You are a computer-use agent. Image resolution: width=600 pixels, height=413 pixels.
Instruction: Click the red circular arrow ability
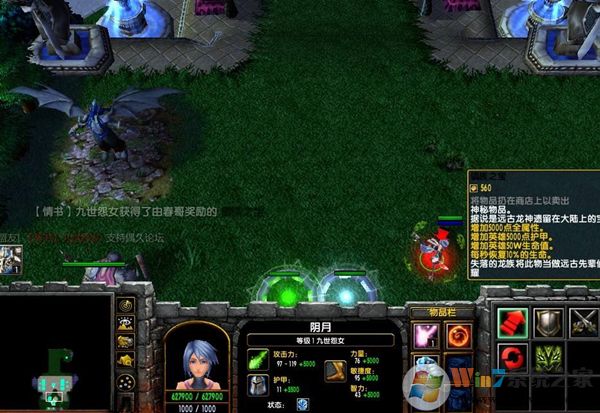pos(512,357)
